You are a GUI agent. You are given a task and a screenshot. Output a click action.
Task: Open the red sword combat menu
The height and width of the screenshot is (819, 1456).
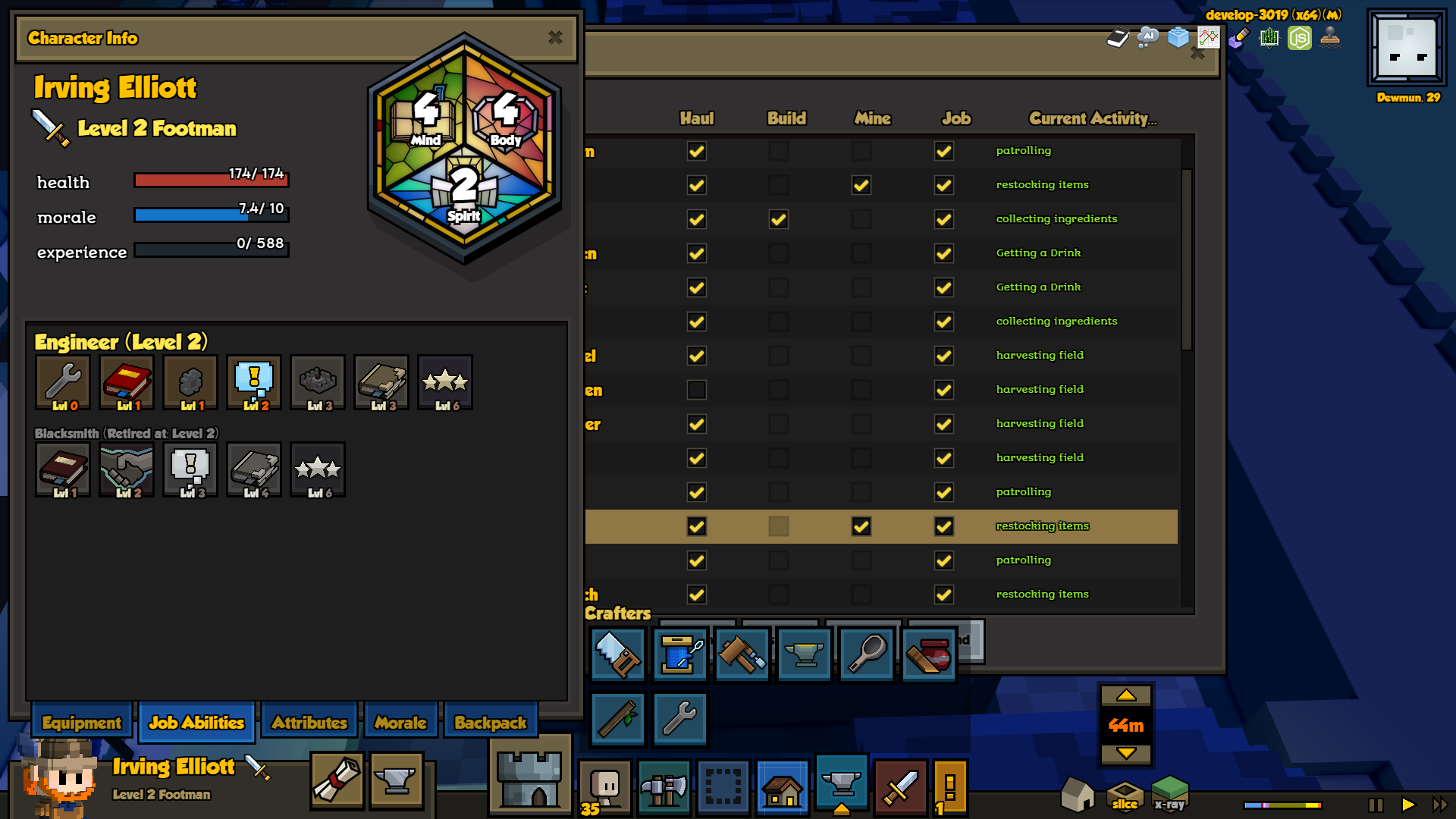point(900,787)
